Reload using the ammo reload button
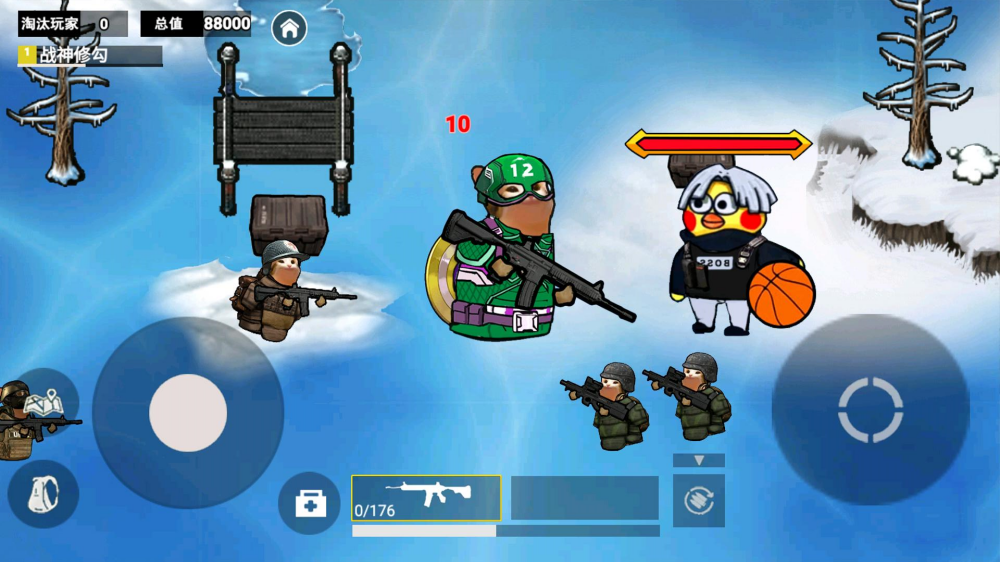Image resolution: width=1000 pixels, height=562 pixels. click(698, 500)
